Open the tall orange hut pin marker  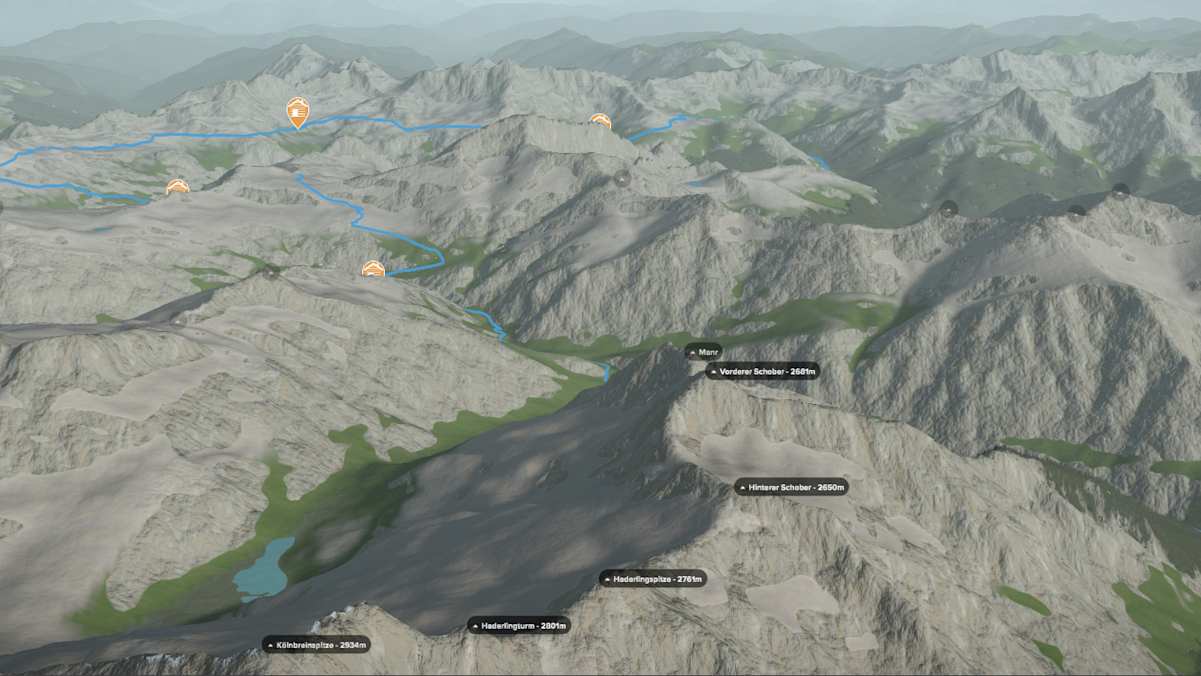point(298,112)
